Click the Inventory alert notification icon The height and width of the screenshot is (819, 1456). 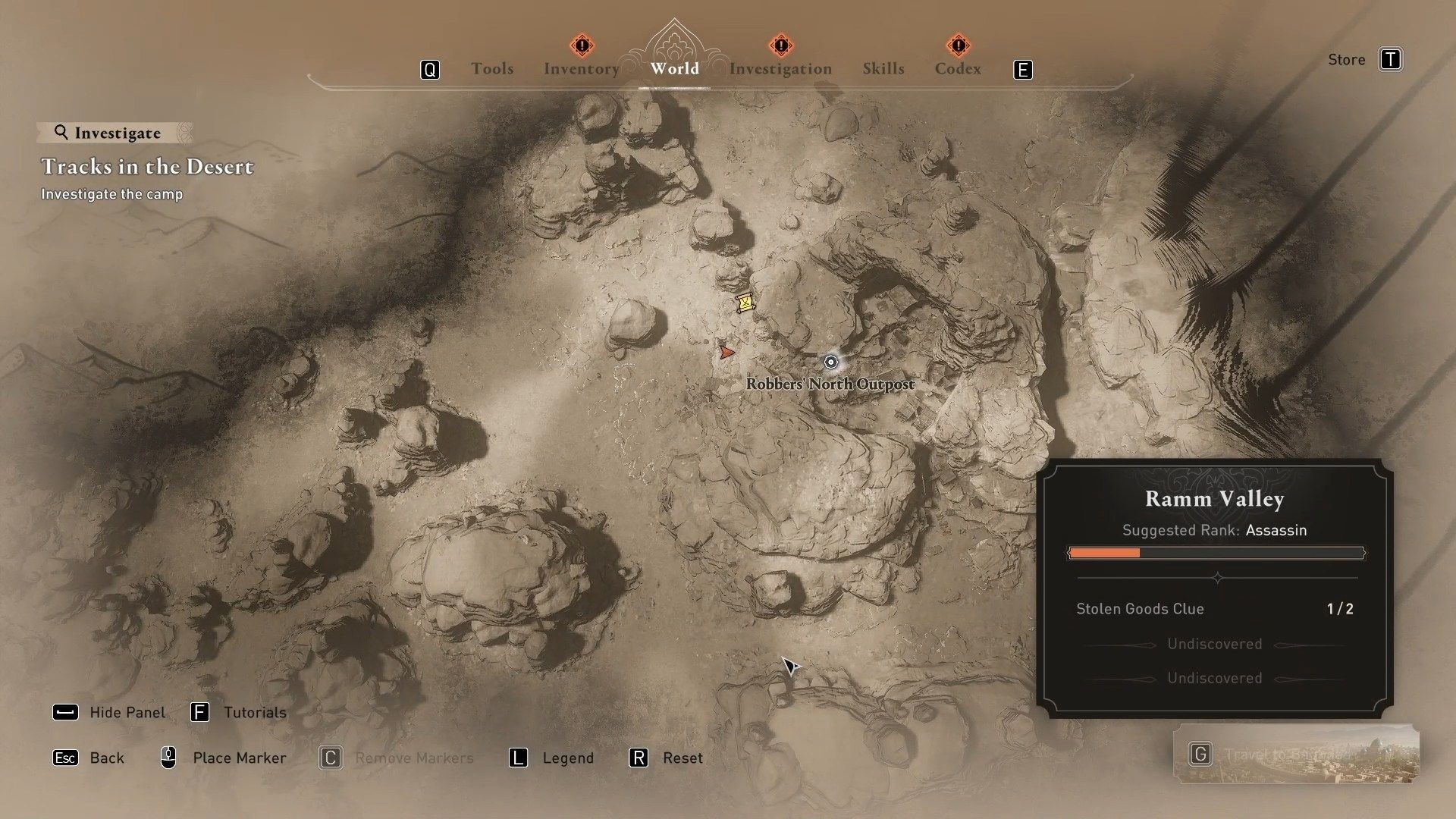(581, 46)
